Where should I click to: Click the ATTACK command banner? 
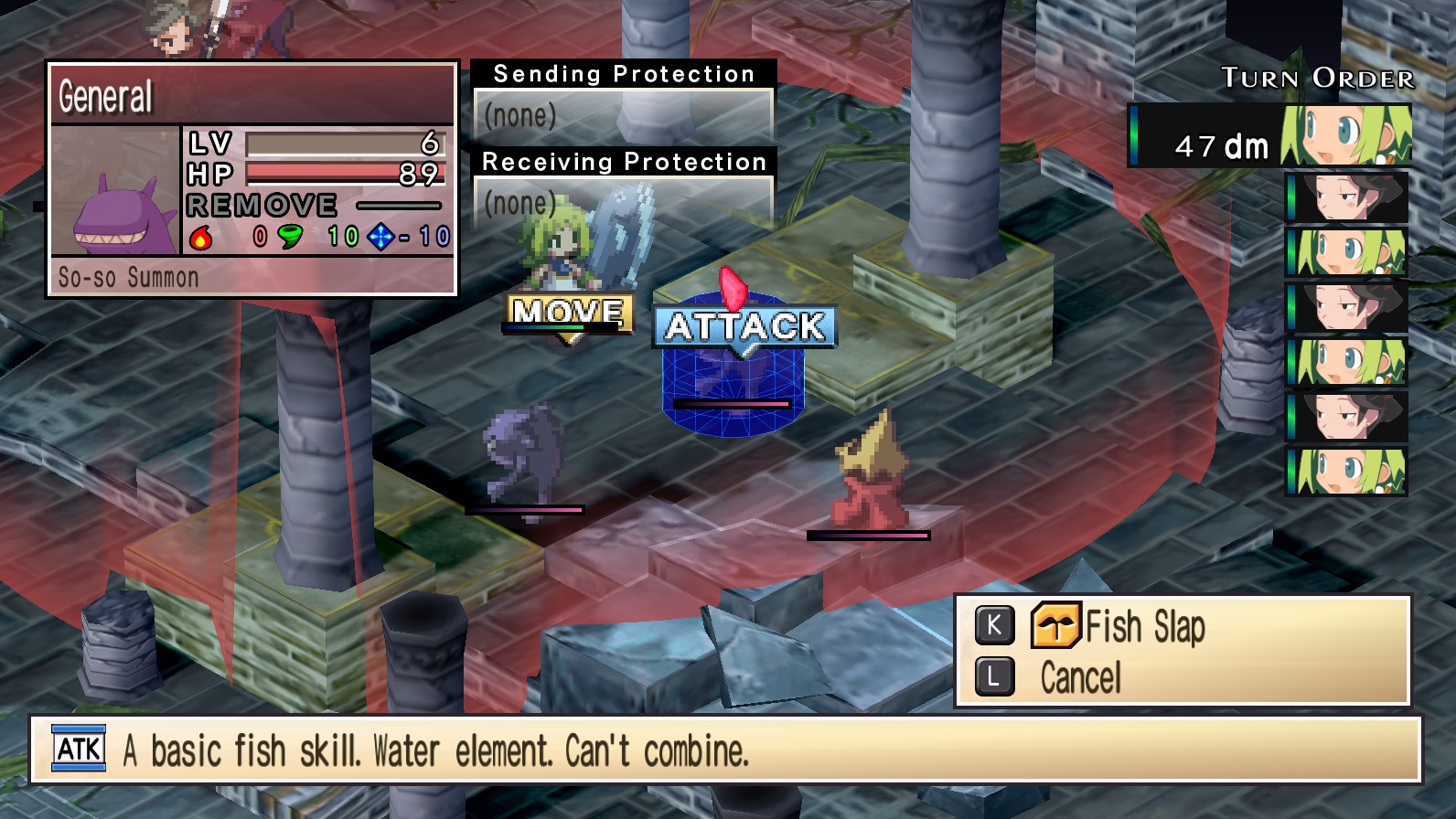[745, 324]
